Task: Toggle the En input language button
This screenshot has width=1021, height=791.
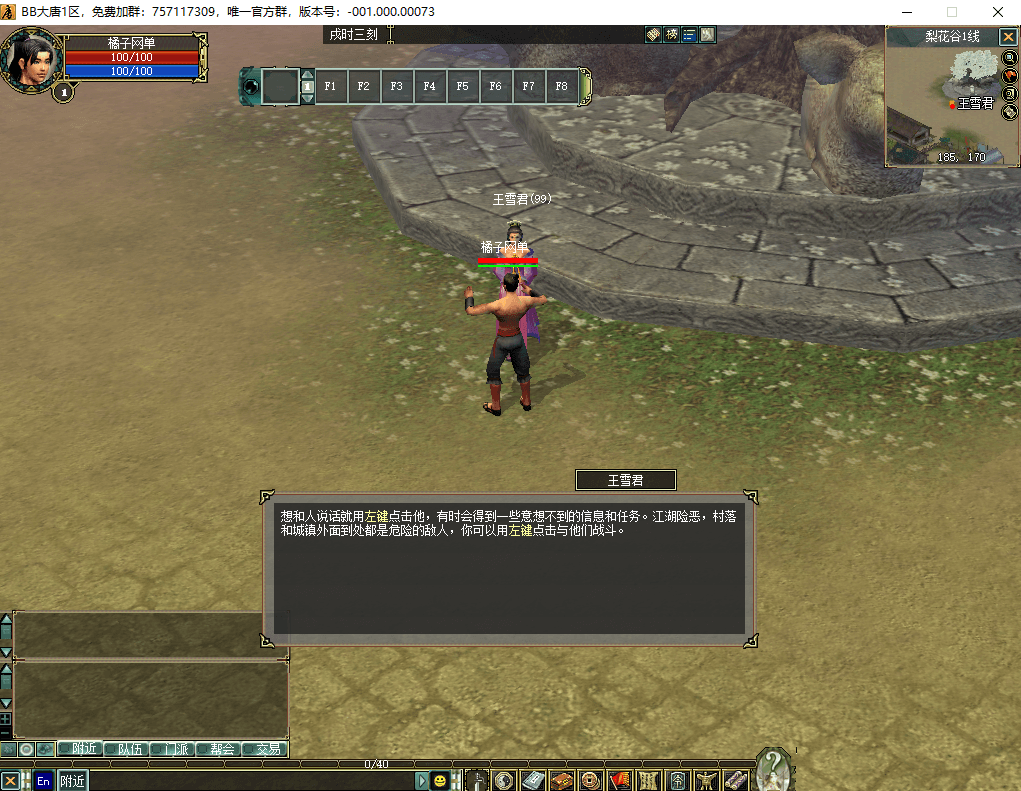Action: [x=43, y=781]
